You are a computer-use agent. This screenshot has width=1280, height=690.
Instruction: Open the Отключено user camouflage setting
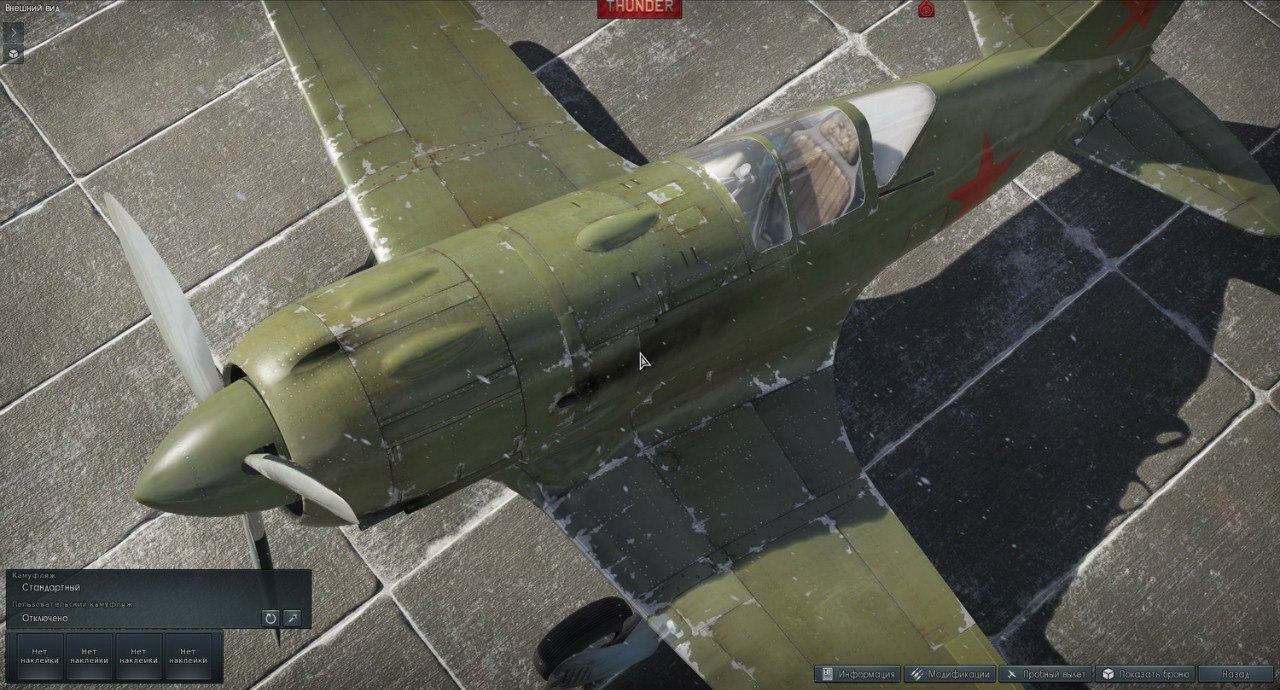click(x=45, y=618)
